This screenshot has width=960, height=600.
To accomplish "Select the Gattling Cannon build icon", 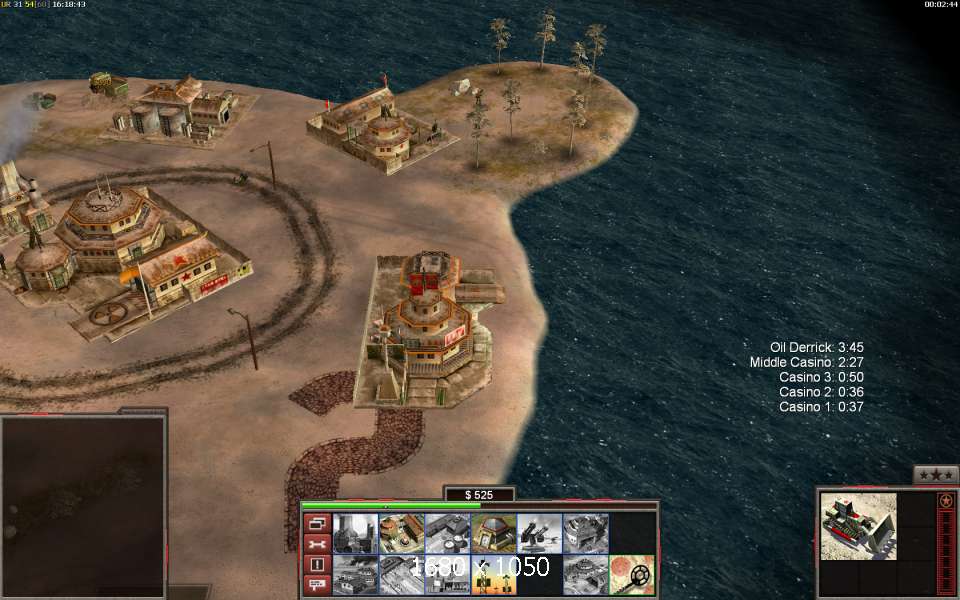I will (539, 533).
